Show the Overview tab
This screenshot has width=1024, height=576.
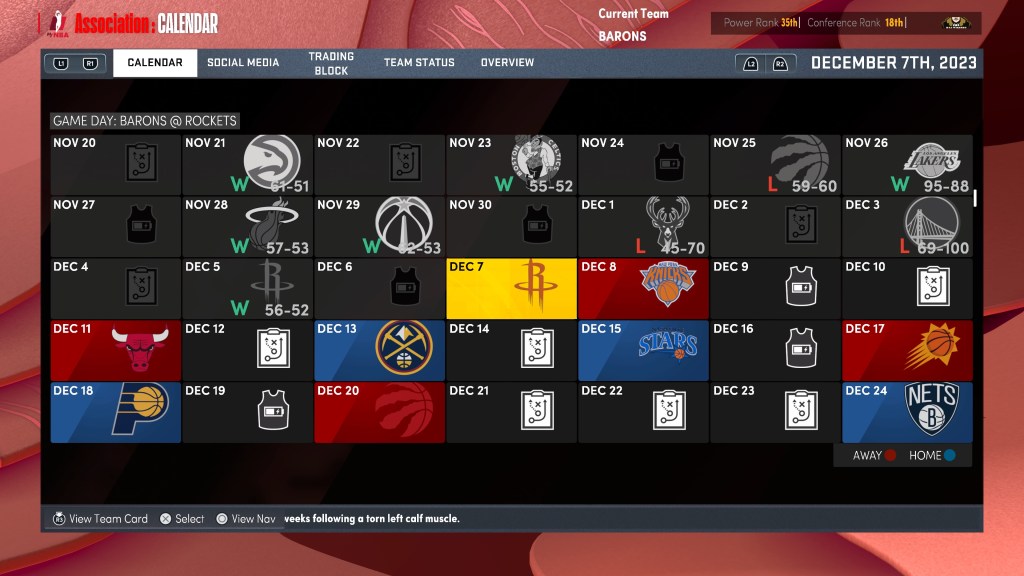pyautogui.click(x=507, y=63)
